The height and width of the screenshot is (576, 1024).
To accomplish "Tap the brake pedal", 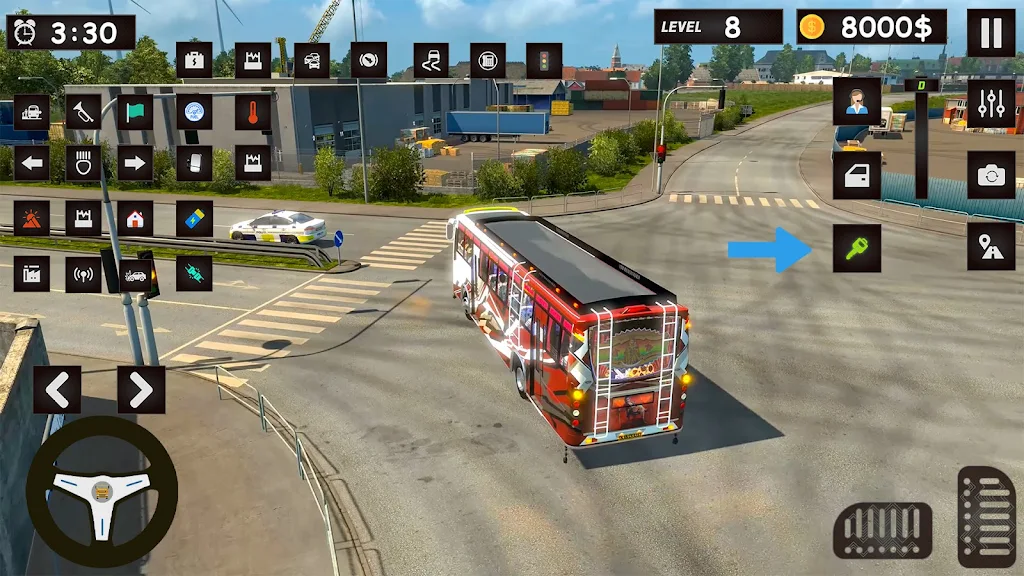I will (882, 530).
